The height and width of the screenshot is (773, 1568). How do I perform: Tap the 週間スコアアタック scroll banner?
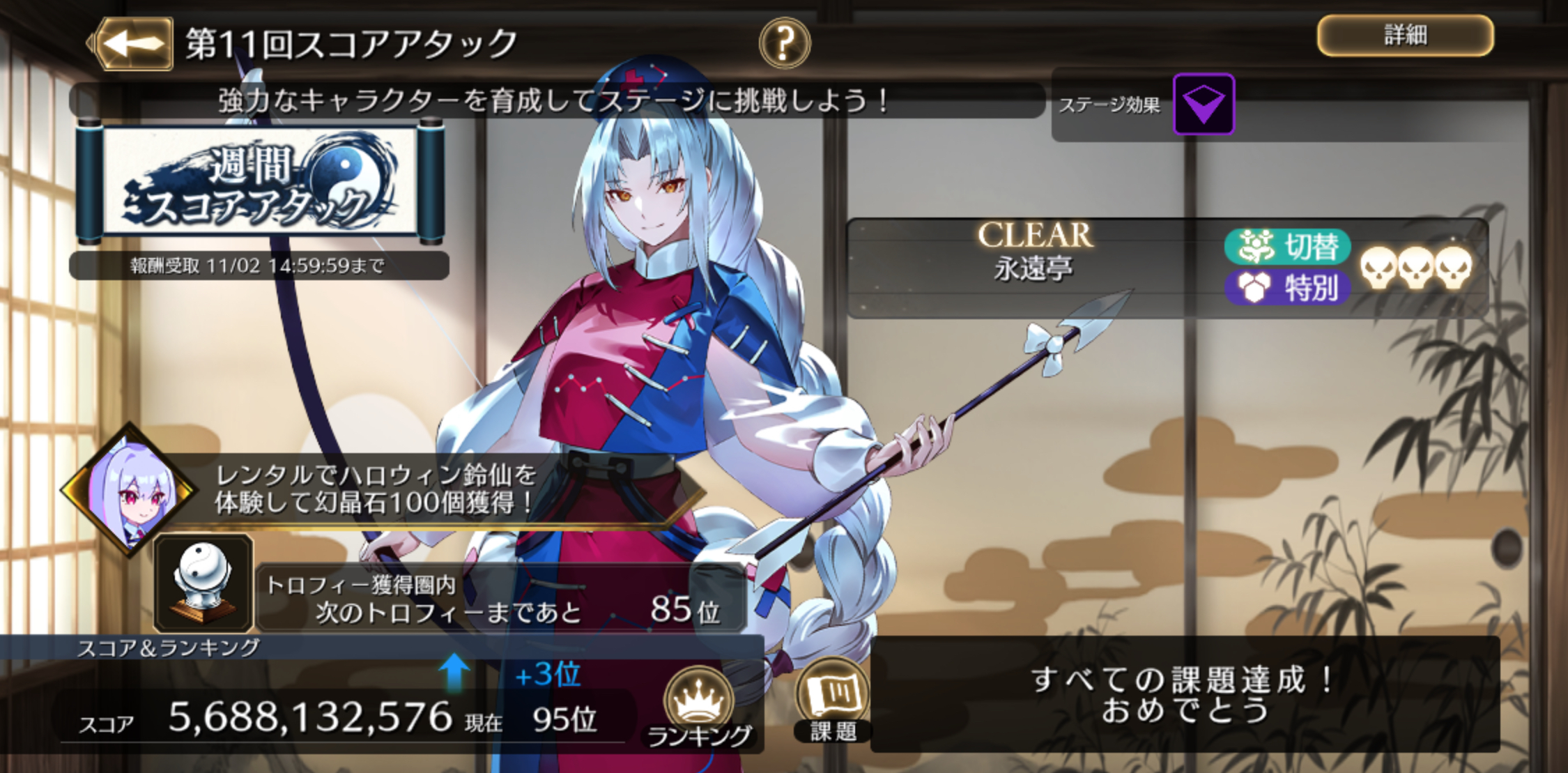tap(259, 183)
